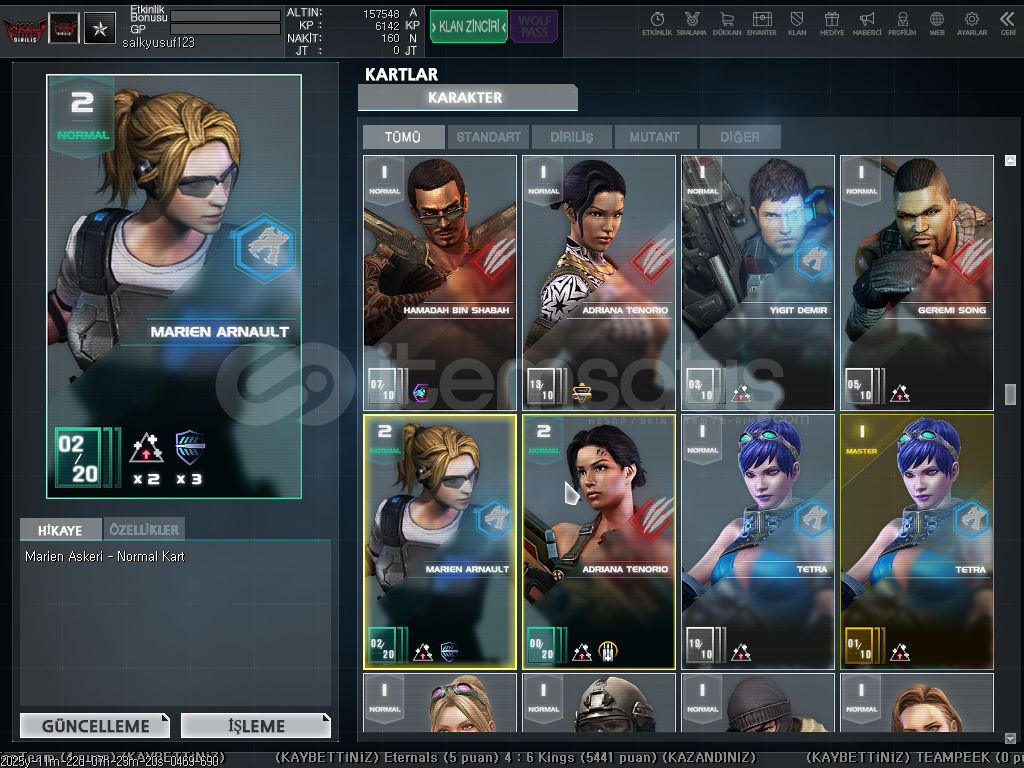
Task: Open the Wolf Pass button
Action: tap(534, 27)
